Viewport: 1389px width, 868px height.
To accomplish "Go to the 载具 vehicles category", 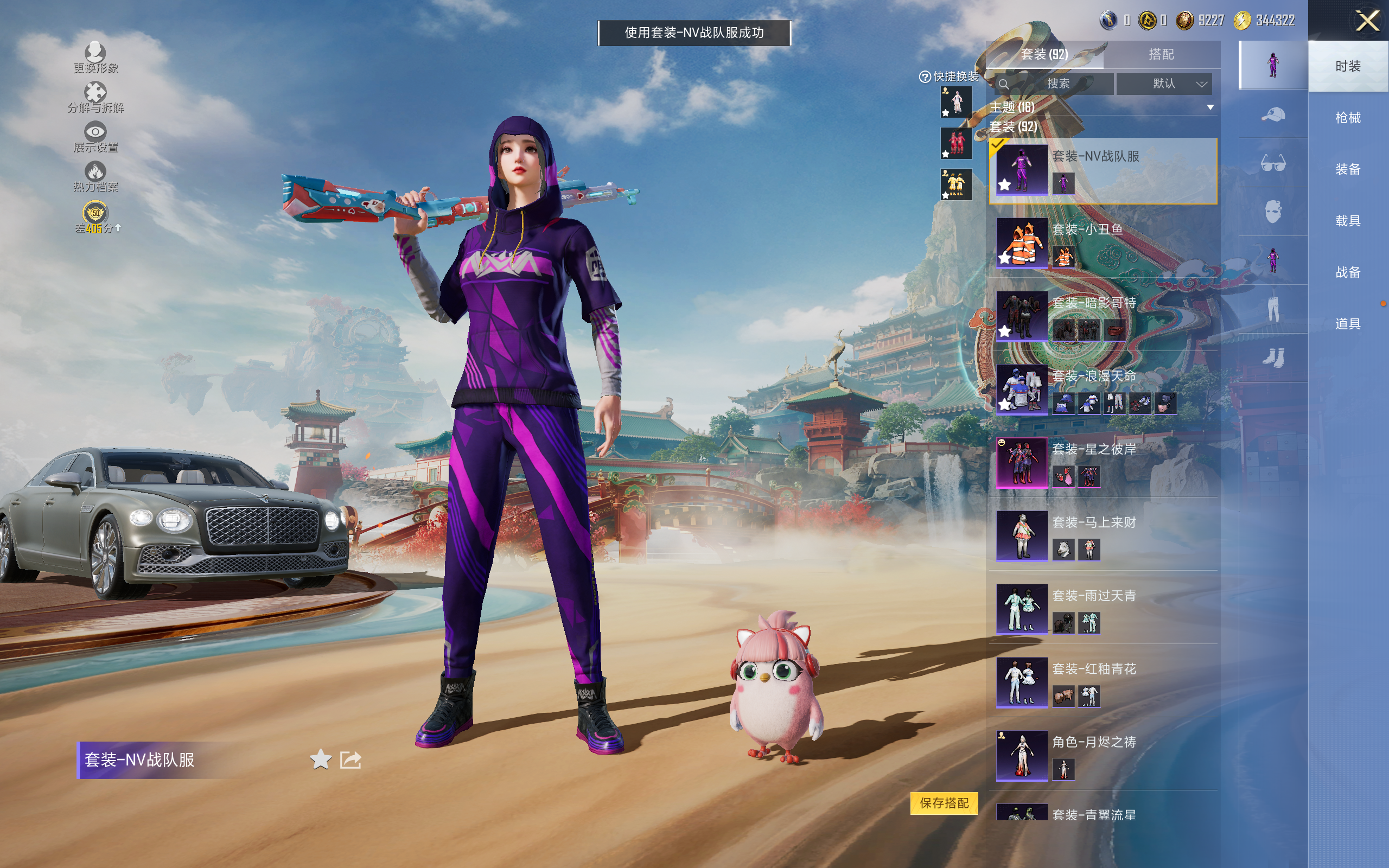I will coord(1347,220).
